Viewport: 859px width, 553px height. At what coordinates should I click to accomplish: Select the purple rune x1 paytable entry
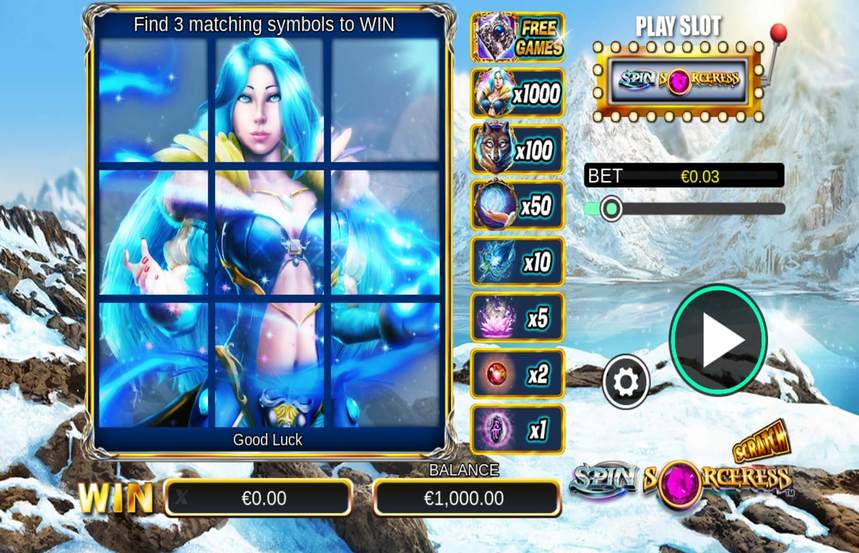click(x=518, y=430)
